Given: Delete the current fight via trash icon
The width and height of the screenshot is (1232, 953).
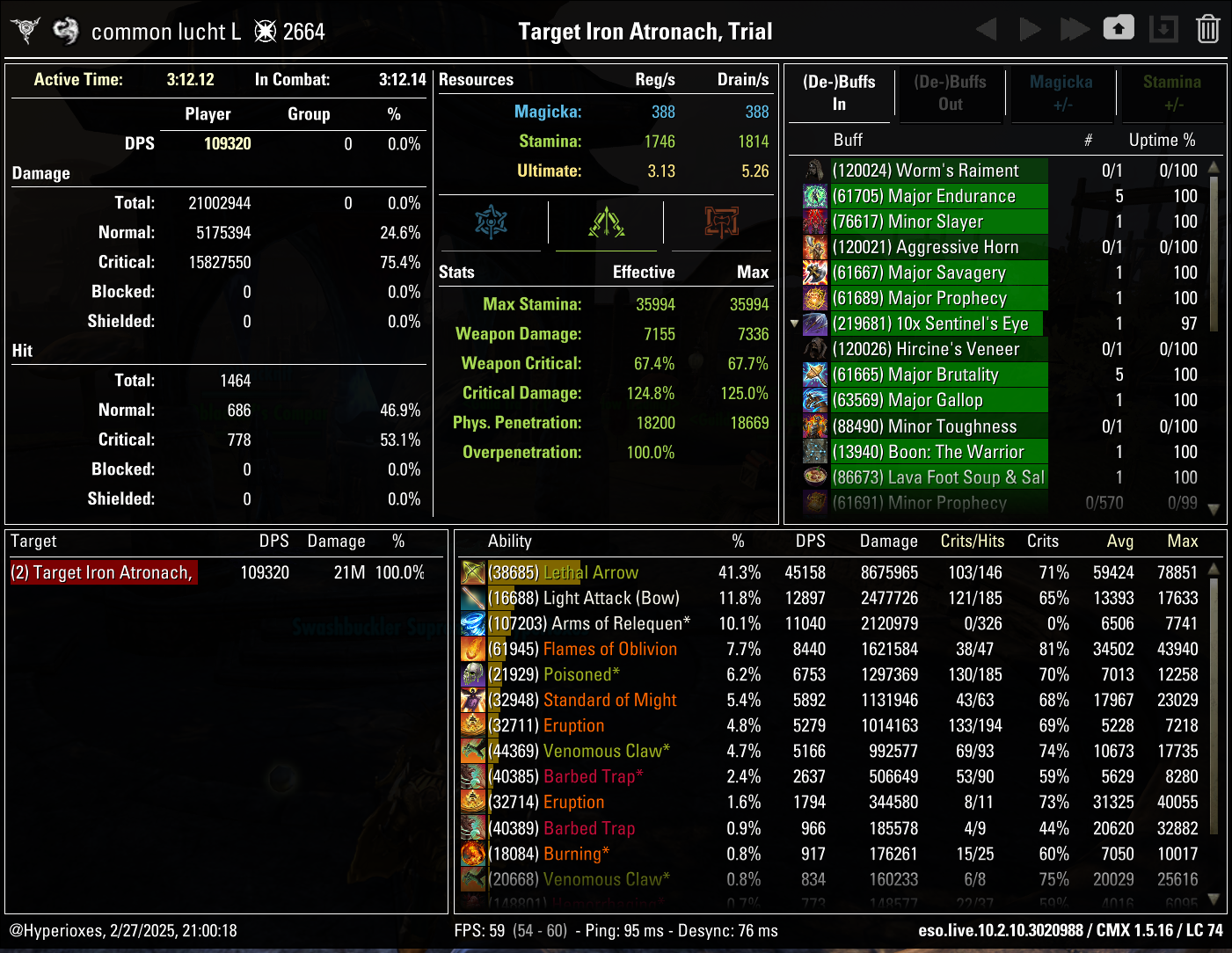Looking at the screenshot, I should pos(1208,28).
